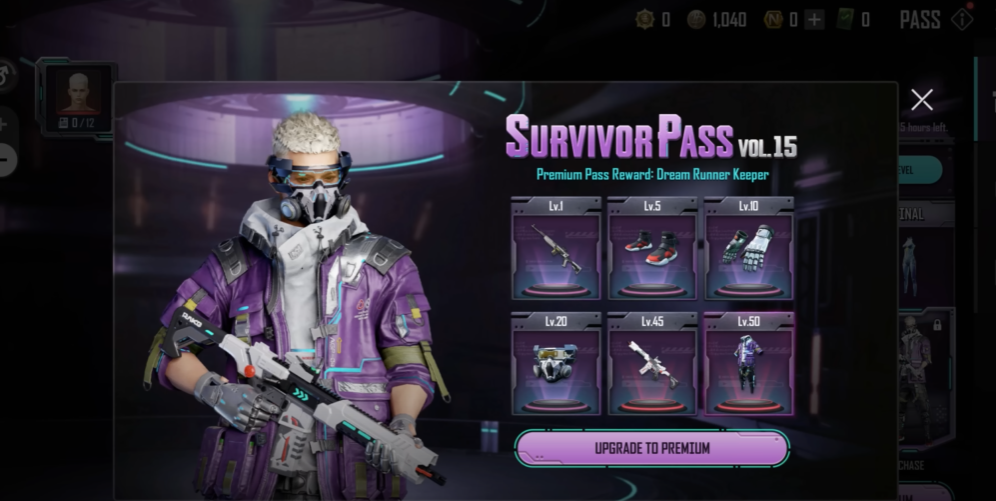Screen dimensions: 996x501
Task: Select the Lv.50 outfit reward tile
Action: click(x=748, y=364)
